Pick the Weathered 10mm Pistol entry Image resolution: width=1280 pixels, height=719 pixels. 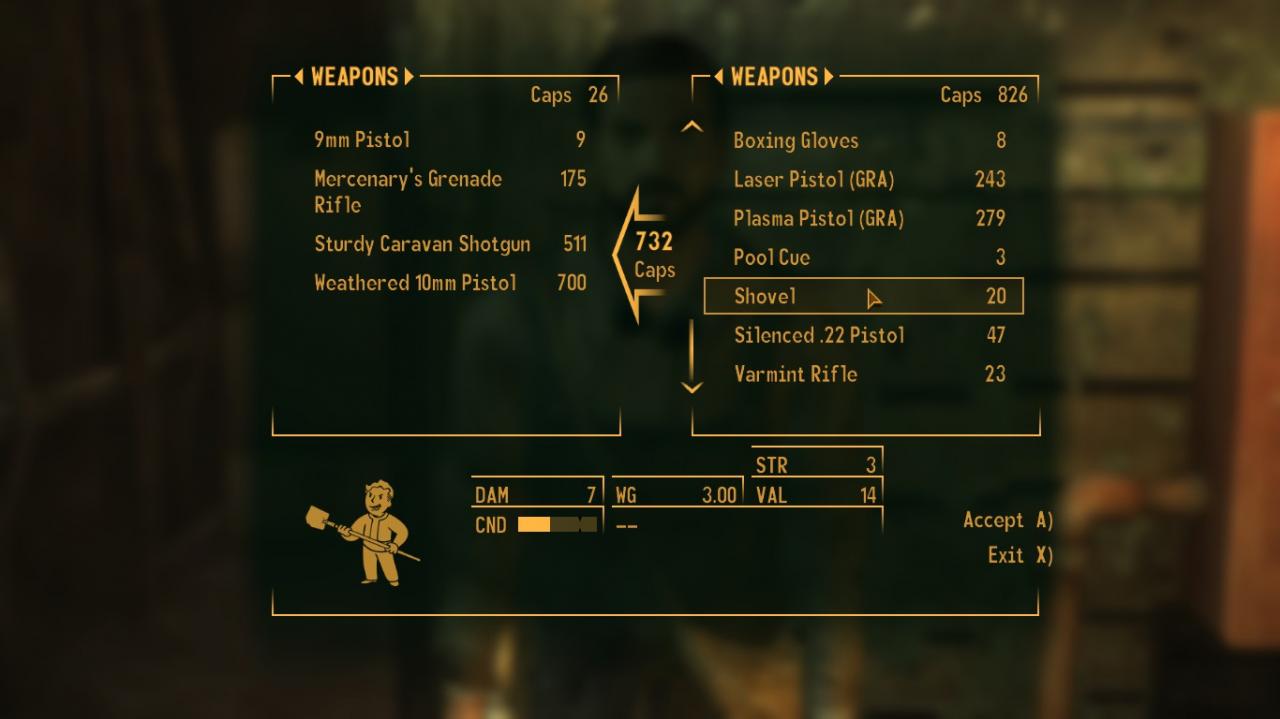point(415,283)
